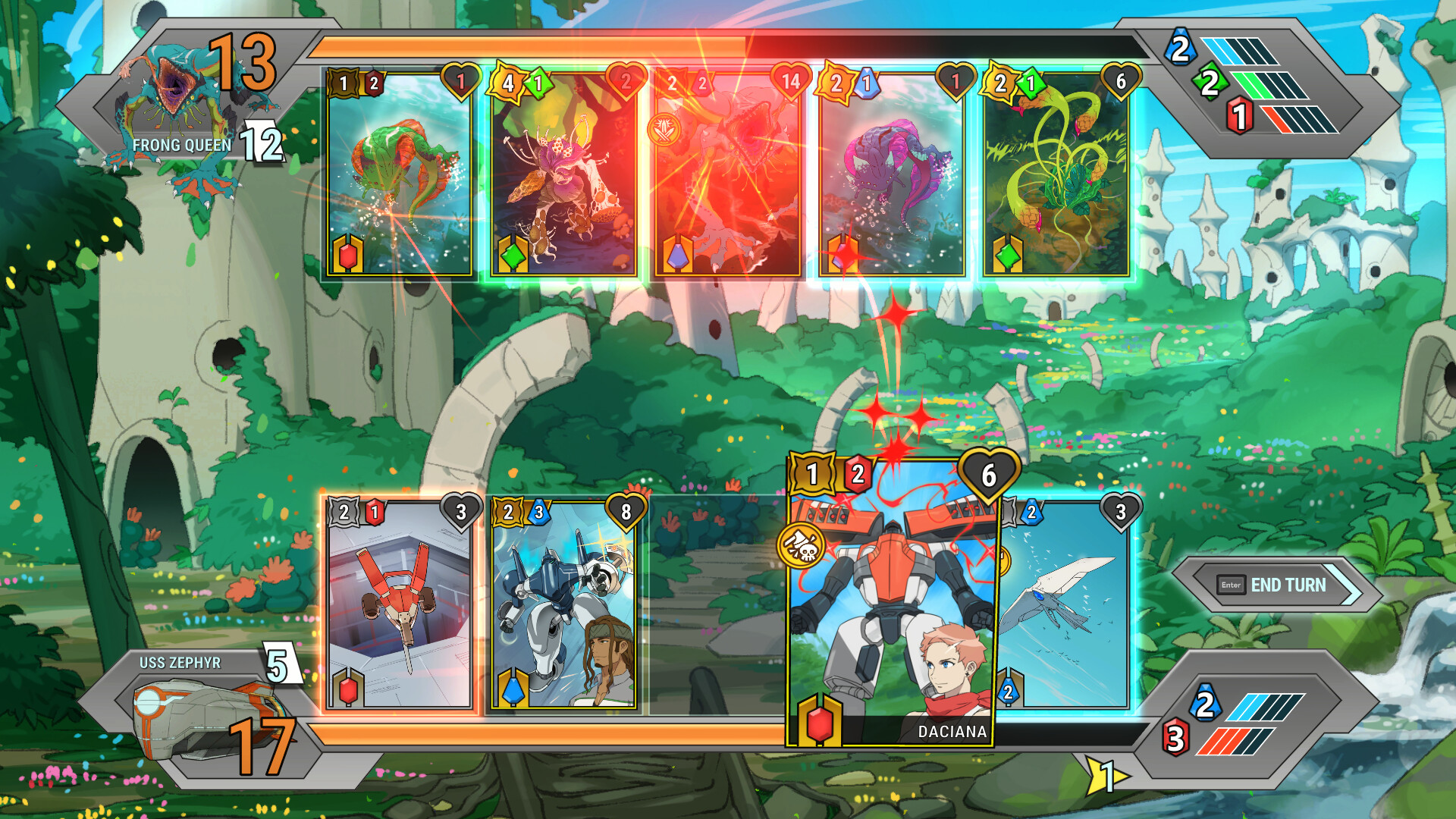This screenshot has width=1456, height=819.
Task: Target the enemy green vine plant card
Action: 1056,174
